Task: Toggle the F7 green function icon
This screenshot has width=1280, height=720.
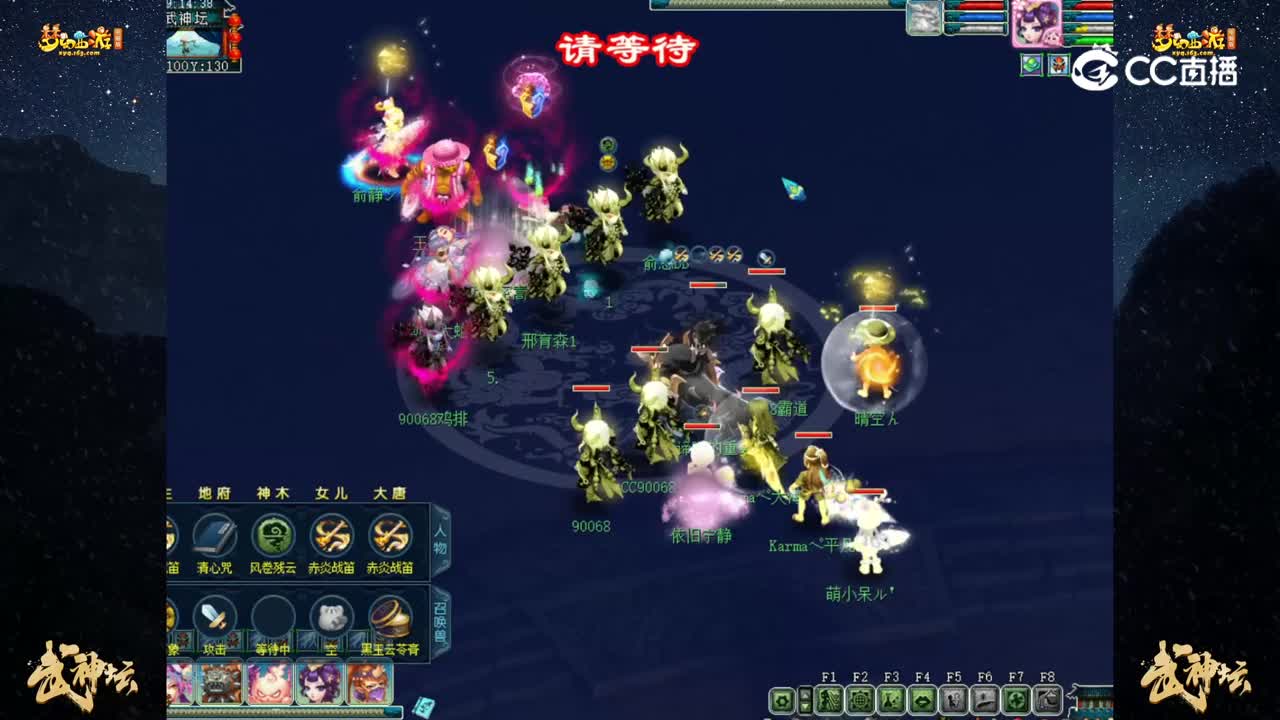Action: click(1014, 701)
